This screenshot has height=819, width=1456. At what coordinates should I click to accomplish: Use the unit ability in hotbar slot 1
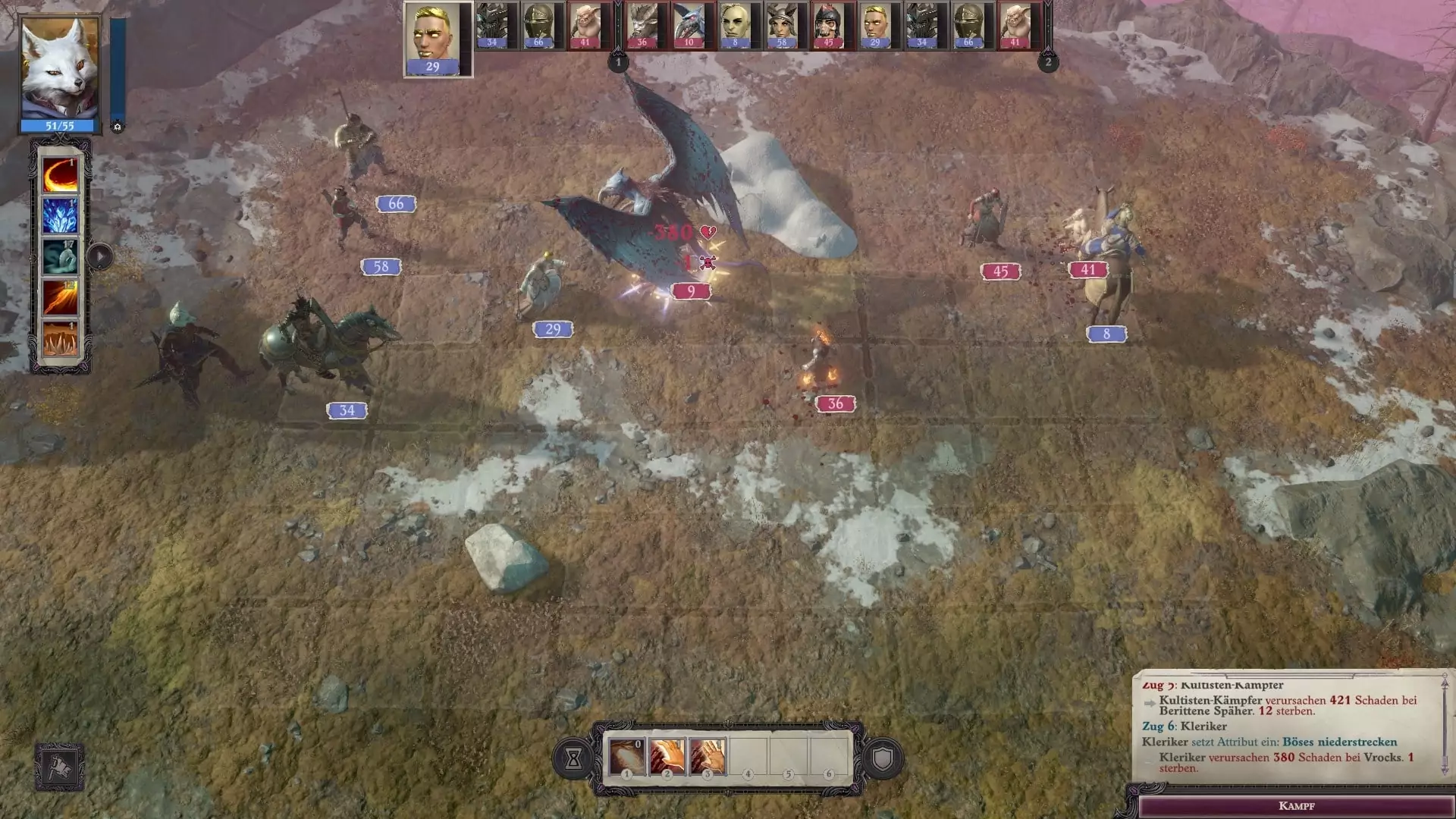627,756
